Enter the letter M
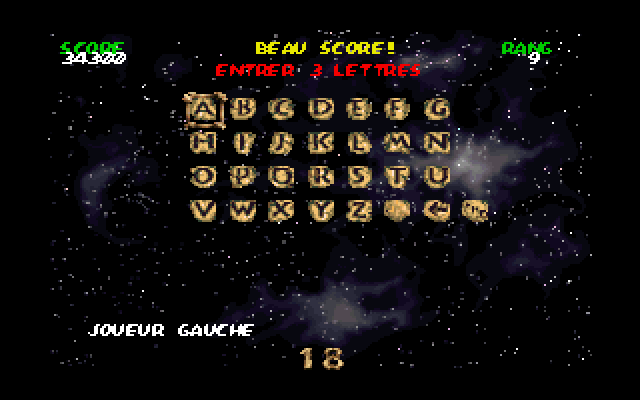The width and height of the screenshot is (640, 400). pos(399,143)
